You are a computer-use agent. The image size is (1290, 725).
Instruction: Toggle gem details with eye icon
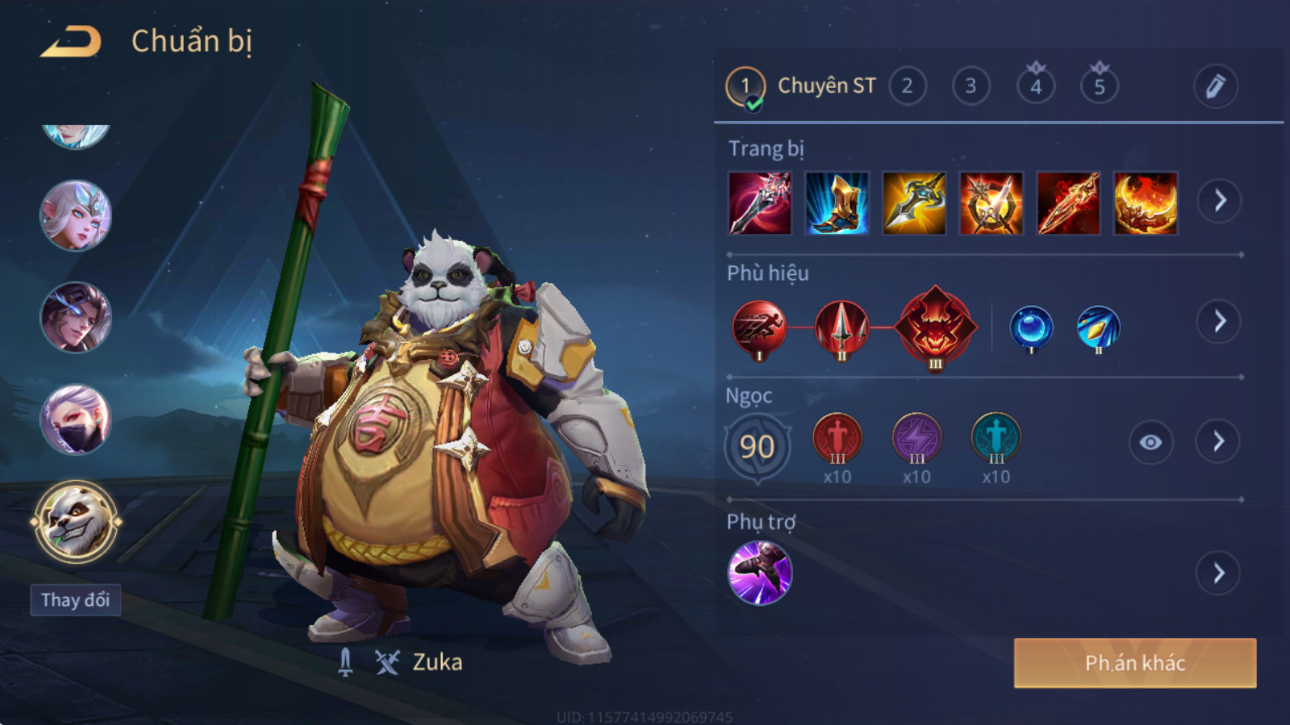pos(1150,442)
